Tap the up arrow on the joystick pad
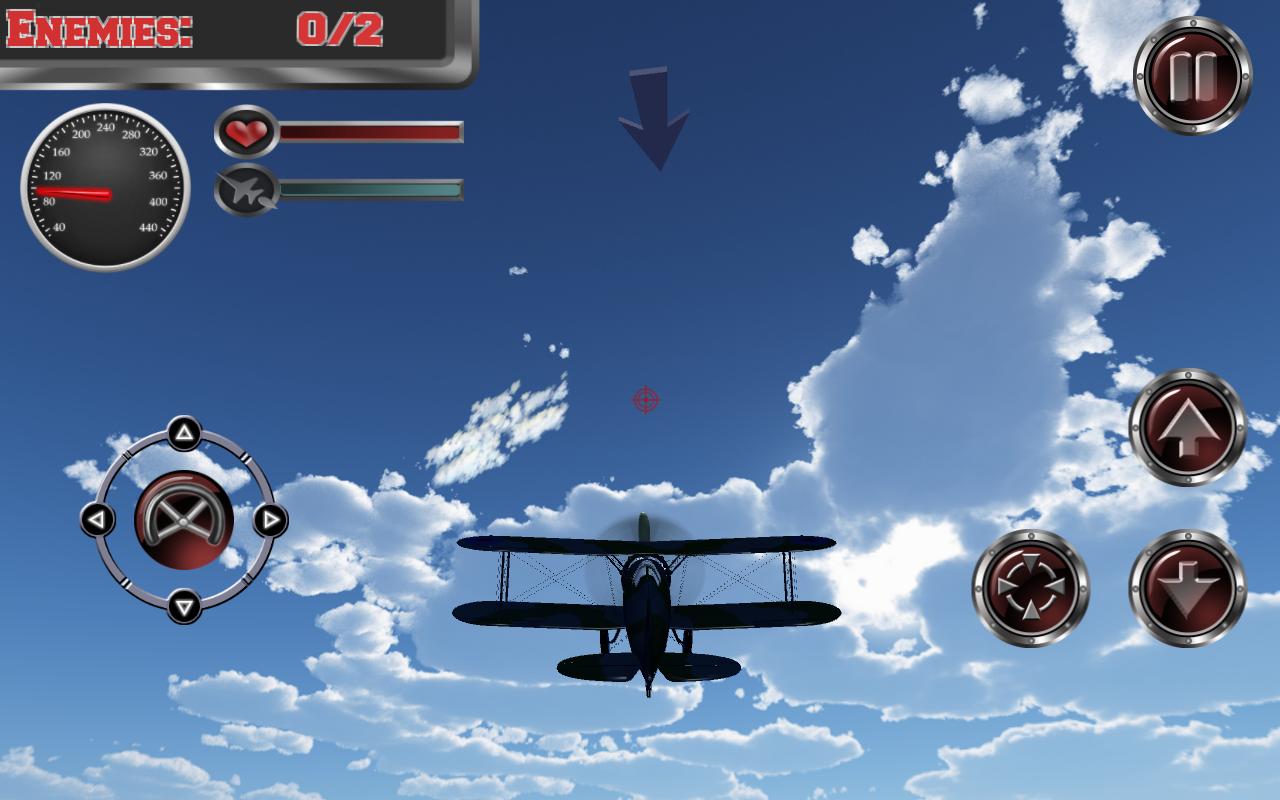Viewport: 1280px width, 800px height. 185,431
